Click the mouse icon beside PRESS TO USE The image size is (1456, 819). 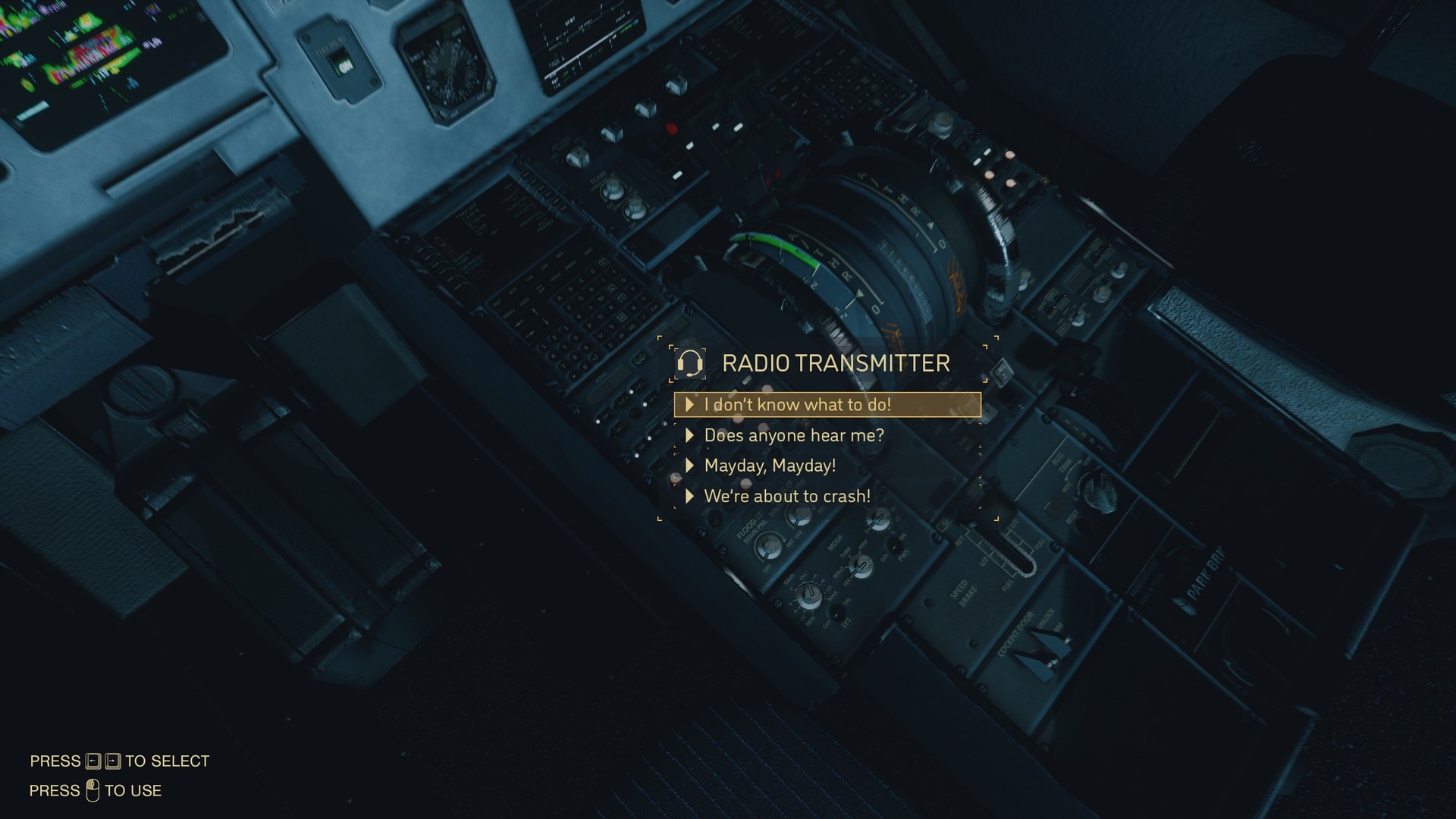coord(93,789)
